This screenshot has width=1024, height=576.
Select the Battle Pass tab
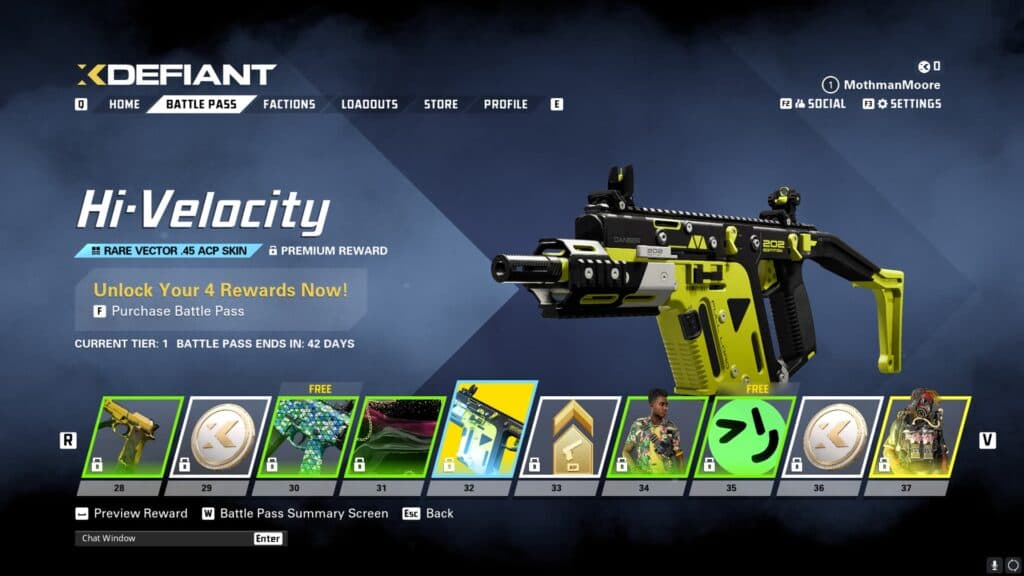point(200,104)
